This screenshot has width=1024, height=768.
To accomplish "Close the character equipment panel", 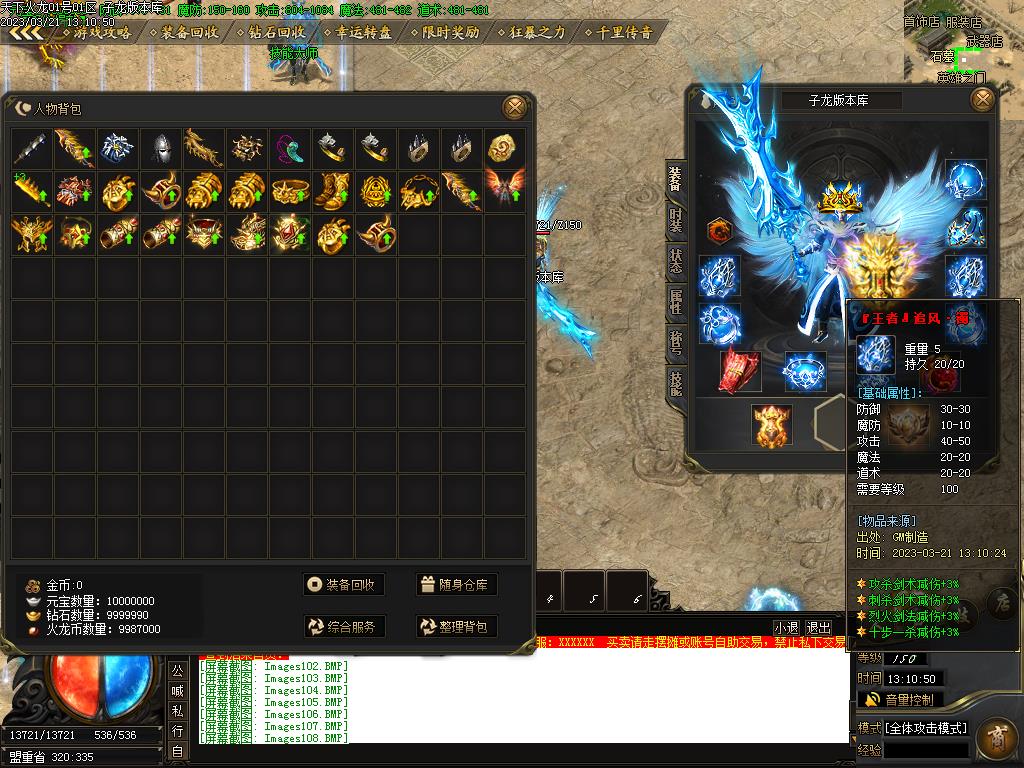I will point(983,99).
